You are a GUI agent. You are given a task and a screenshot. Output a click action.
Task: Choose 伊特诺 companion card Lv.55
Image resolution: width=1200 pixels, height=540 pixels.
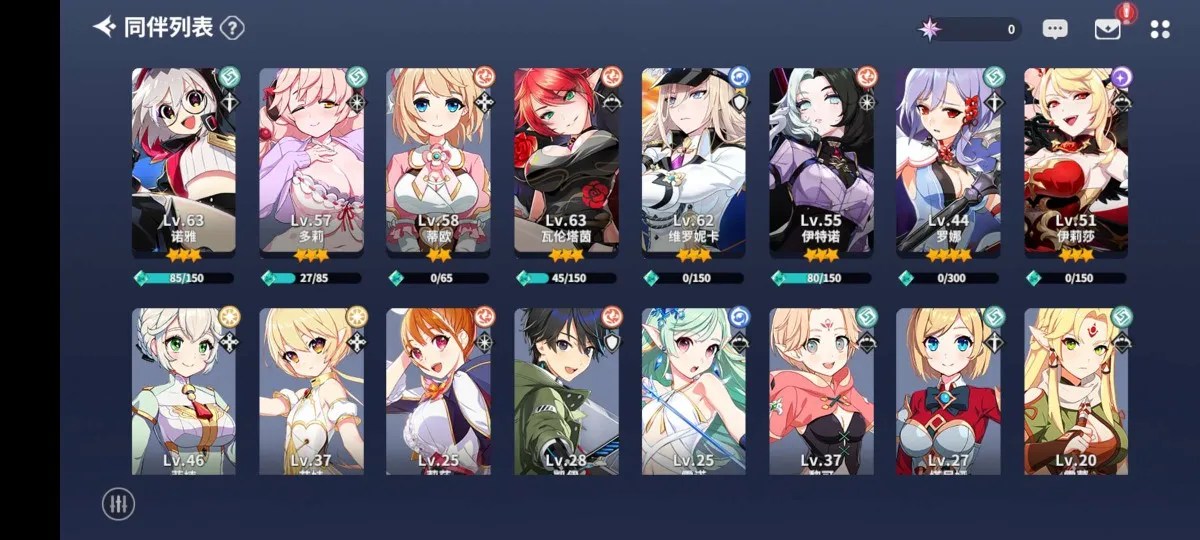[821, 160]
